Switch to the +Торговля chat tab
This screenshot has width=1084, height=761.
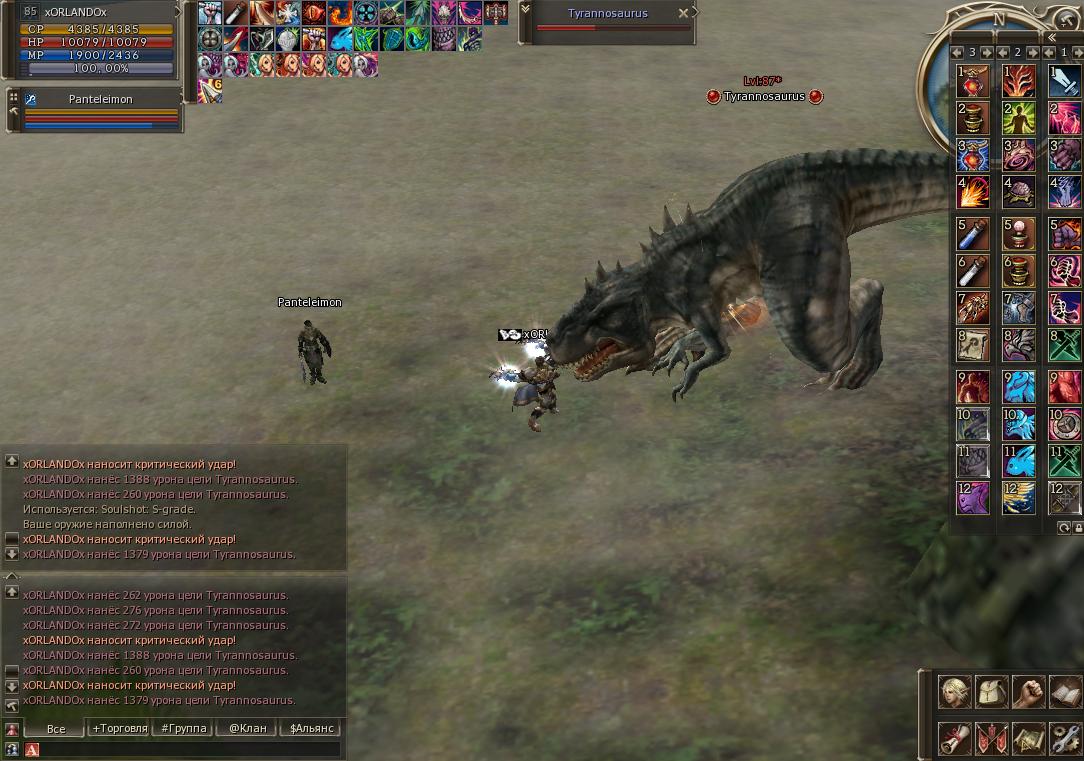pos(119,728)
